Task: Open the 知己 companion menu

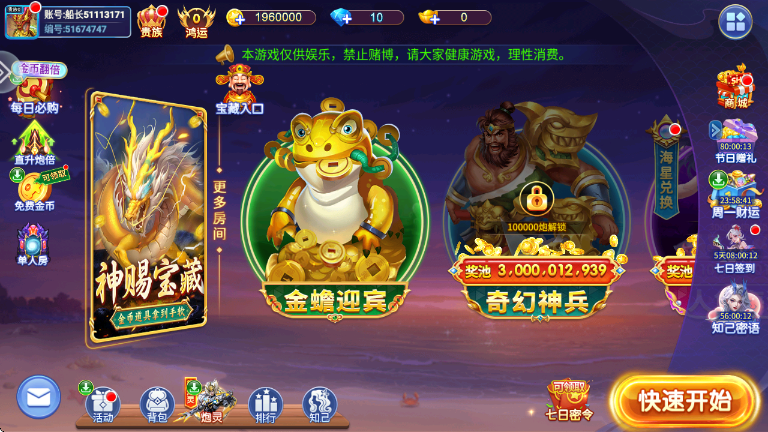Action: [x=320, y=403]
